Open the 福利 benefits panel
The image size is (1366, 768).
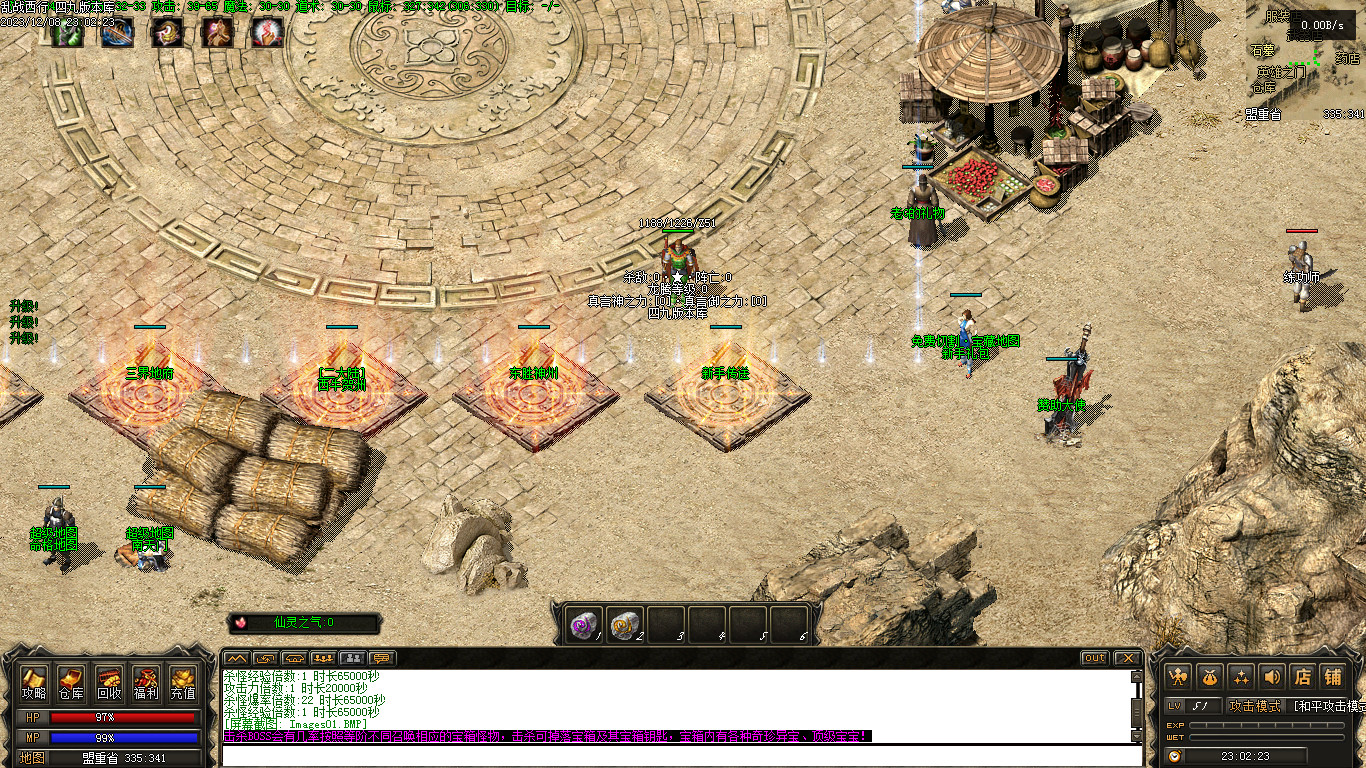pyautogui.click(x=145, y=681)
